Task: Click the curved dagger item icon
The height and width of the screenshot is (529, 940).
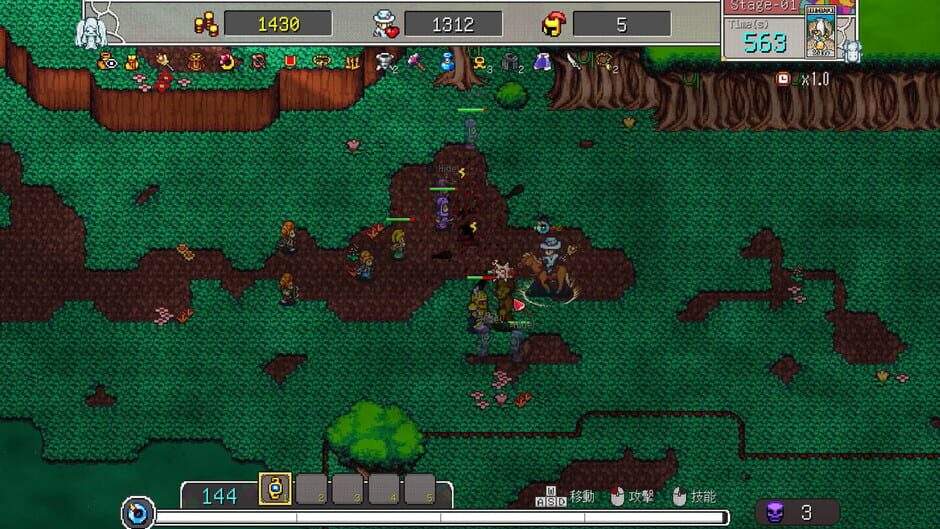Action: (x=574, y=62)
